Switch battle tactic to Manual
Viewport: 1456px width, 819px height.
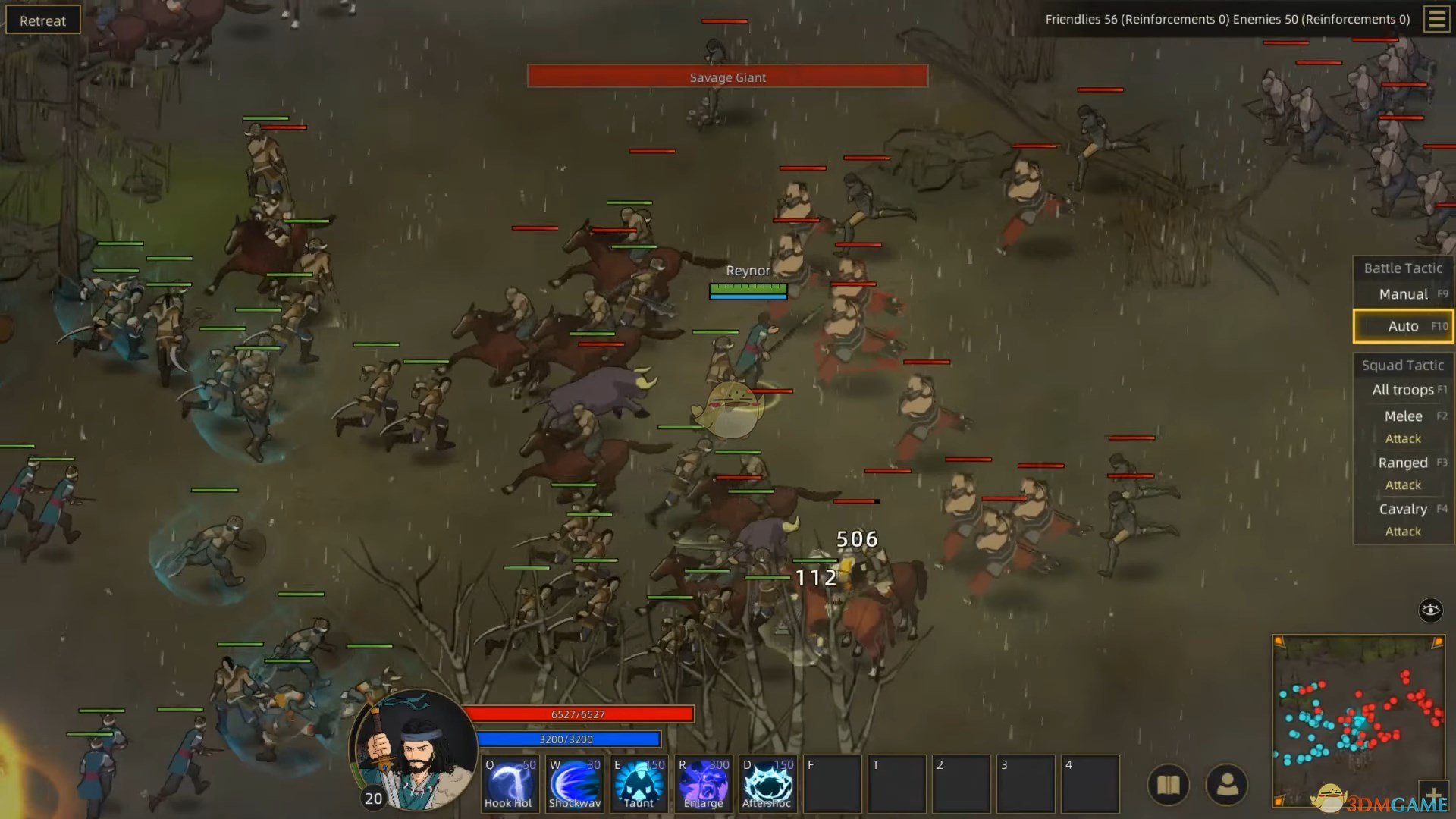1403,294
